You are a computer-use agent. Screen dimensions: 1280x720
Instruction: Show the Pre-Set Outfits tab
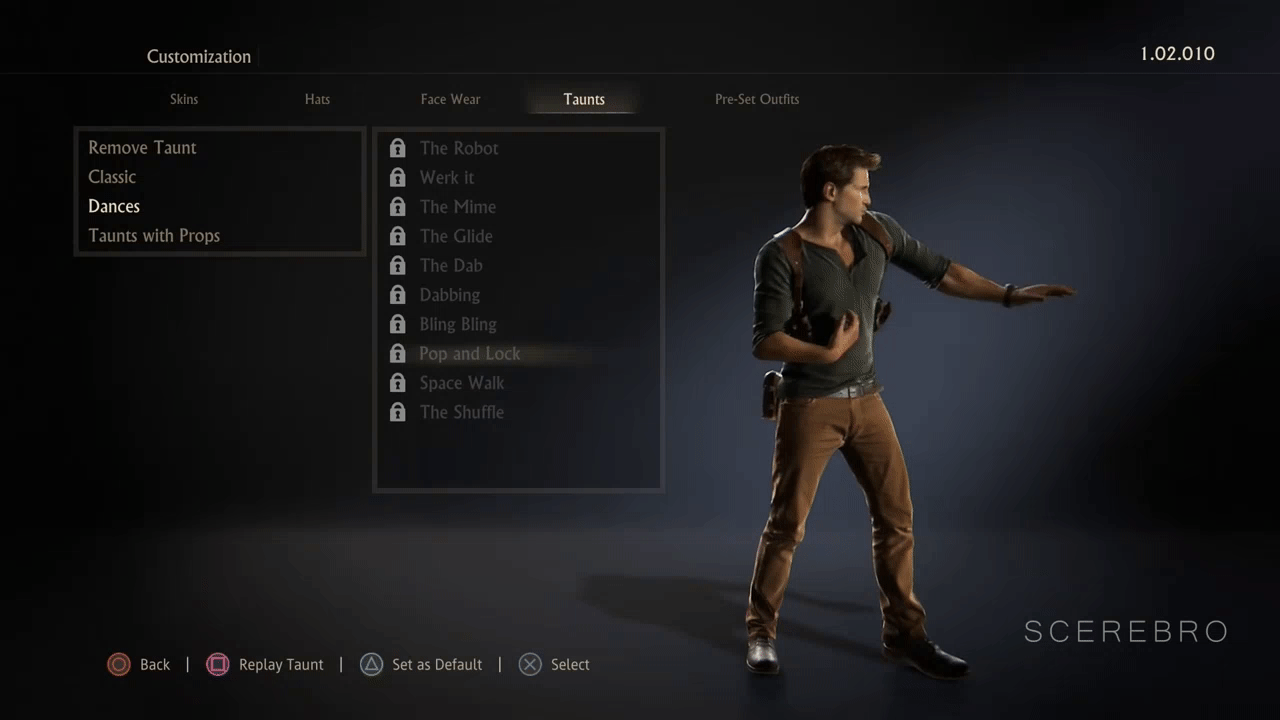(757, 99)
